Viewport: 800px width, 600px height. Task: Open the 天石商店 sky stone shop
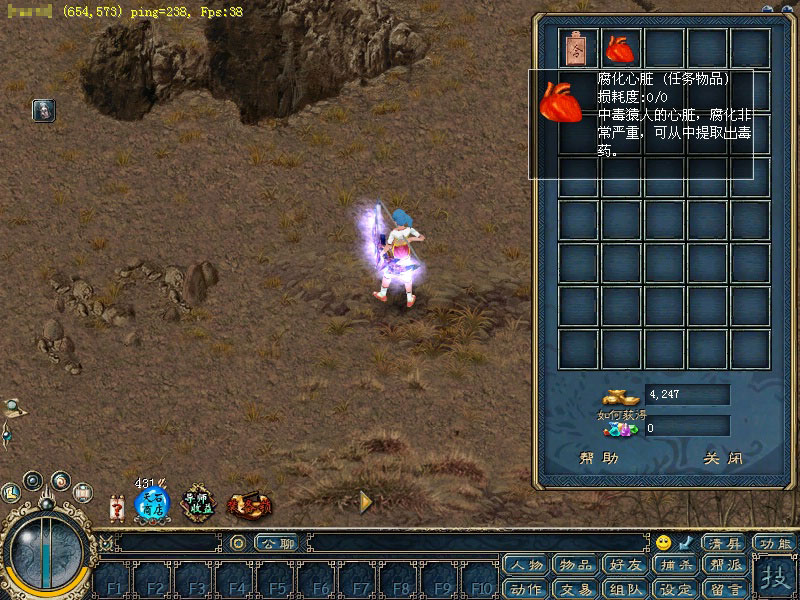pyautogui.click(x=153, y=503)
